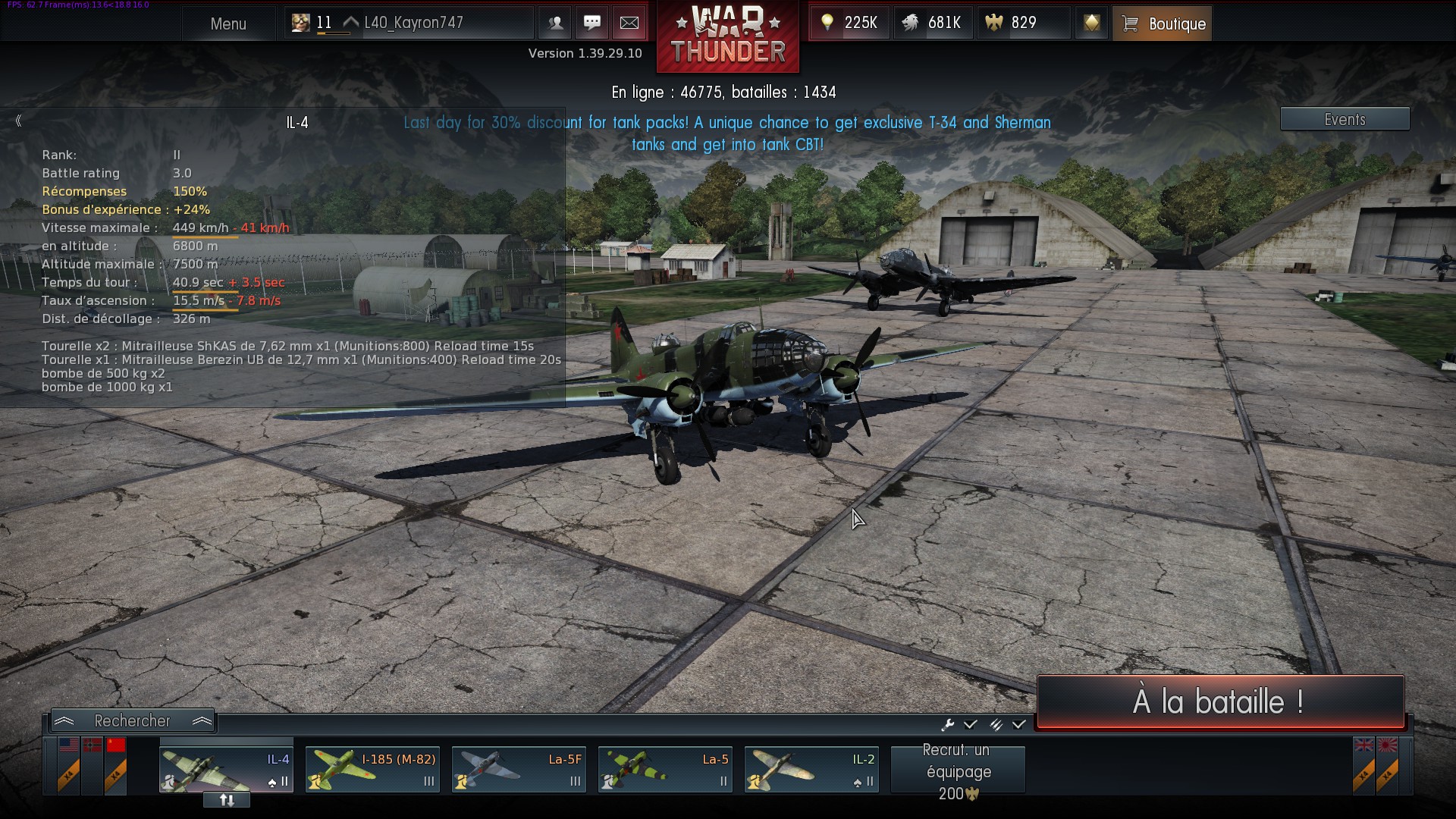Screen dimensions: 1456x819
Task: View the L40_Kayron747 player profile
Action: (412, 23)
